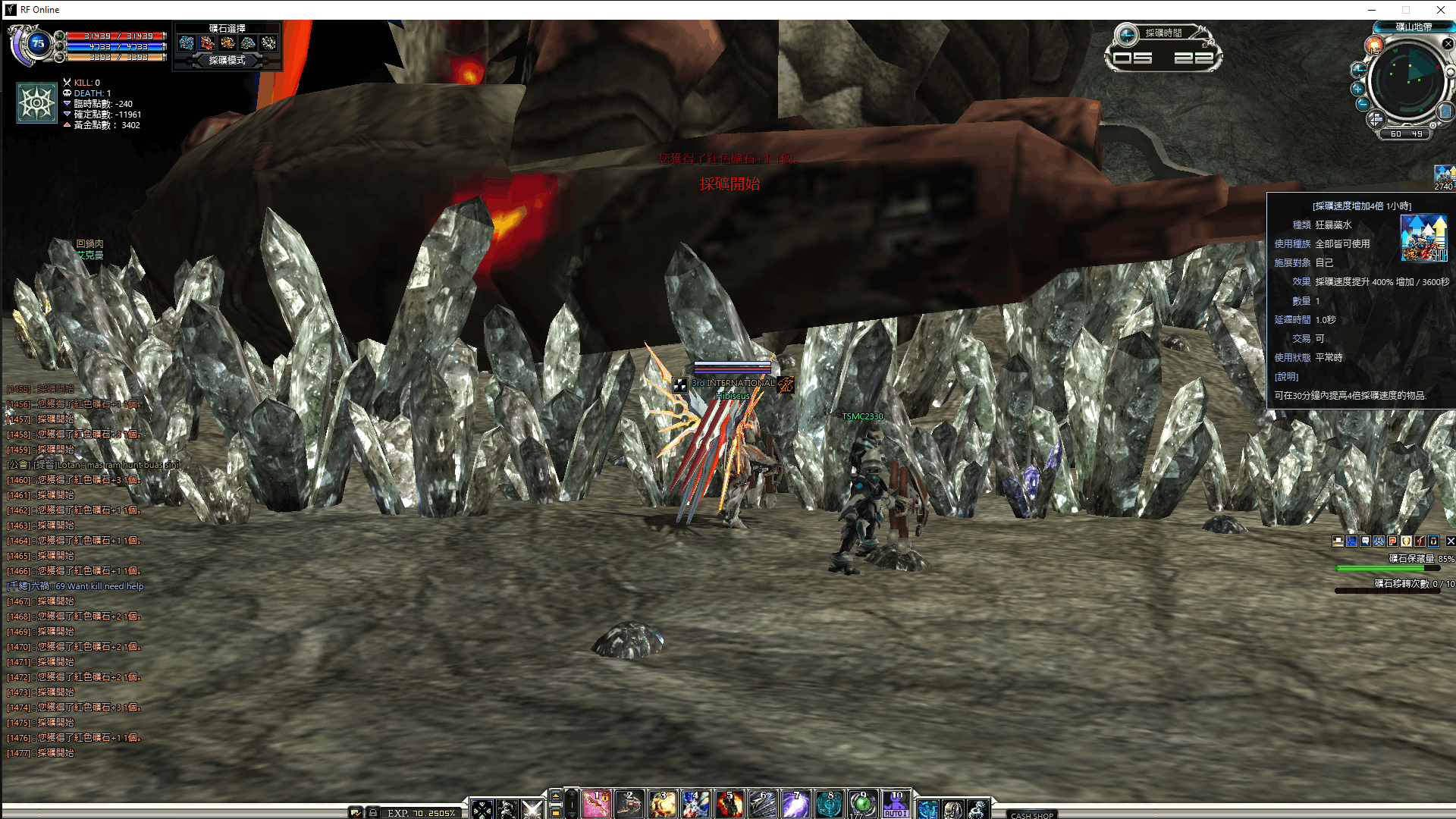1456x819 pixels.
Task: Activate the fiery explosion skill in slot 5
Action: pos(729,804)
